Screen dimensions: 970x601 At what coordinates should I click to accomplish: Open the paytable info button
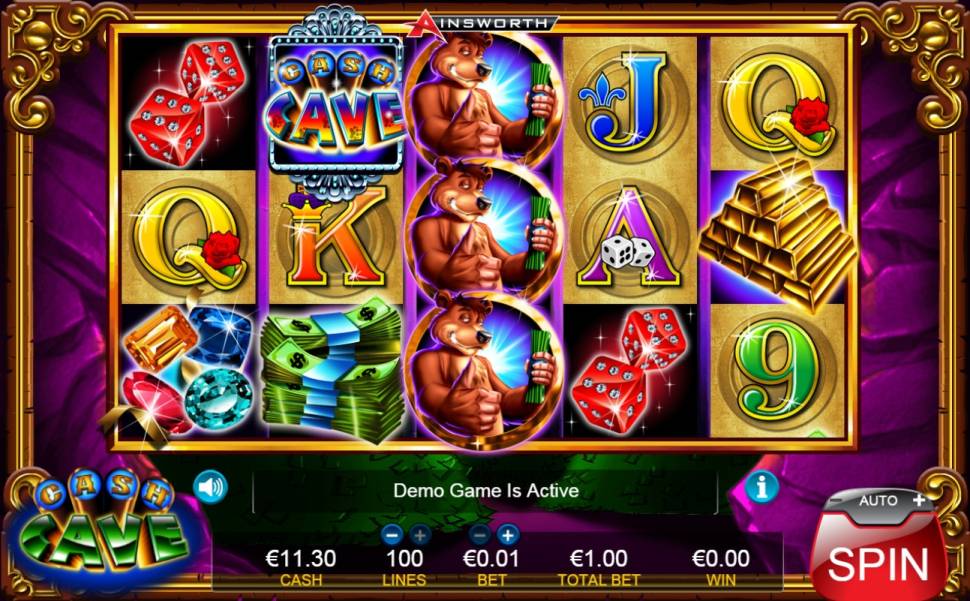pos(762,487)
